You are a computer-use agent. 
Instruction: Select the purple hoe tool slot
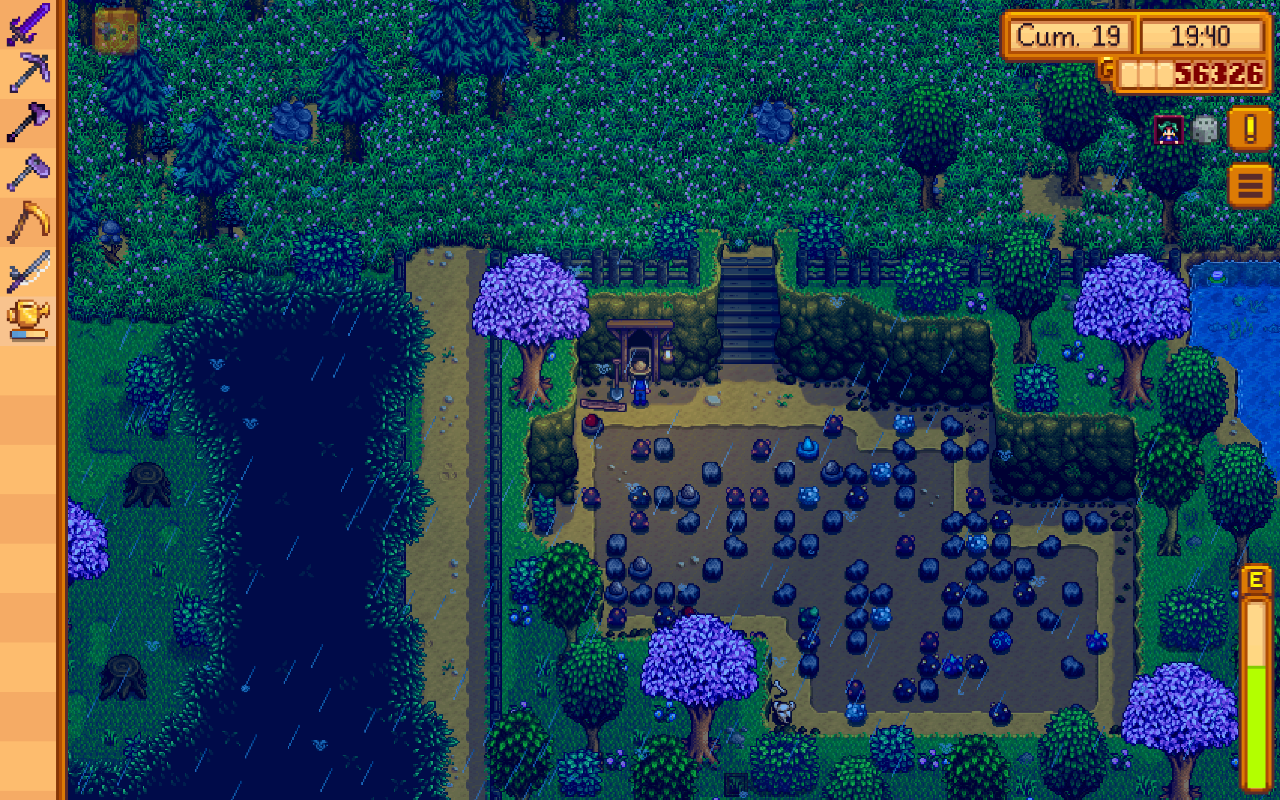[x=29, y=171]
